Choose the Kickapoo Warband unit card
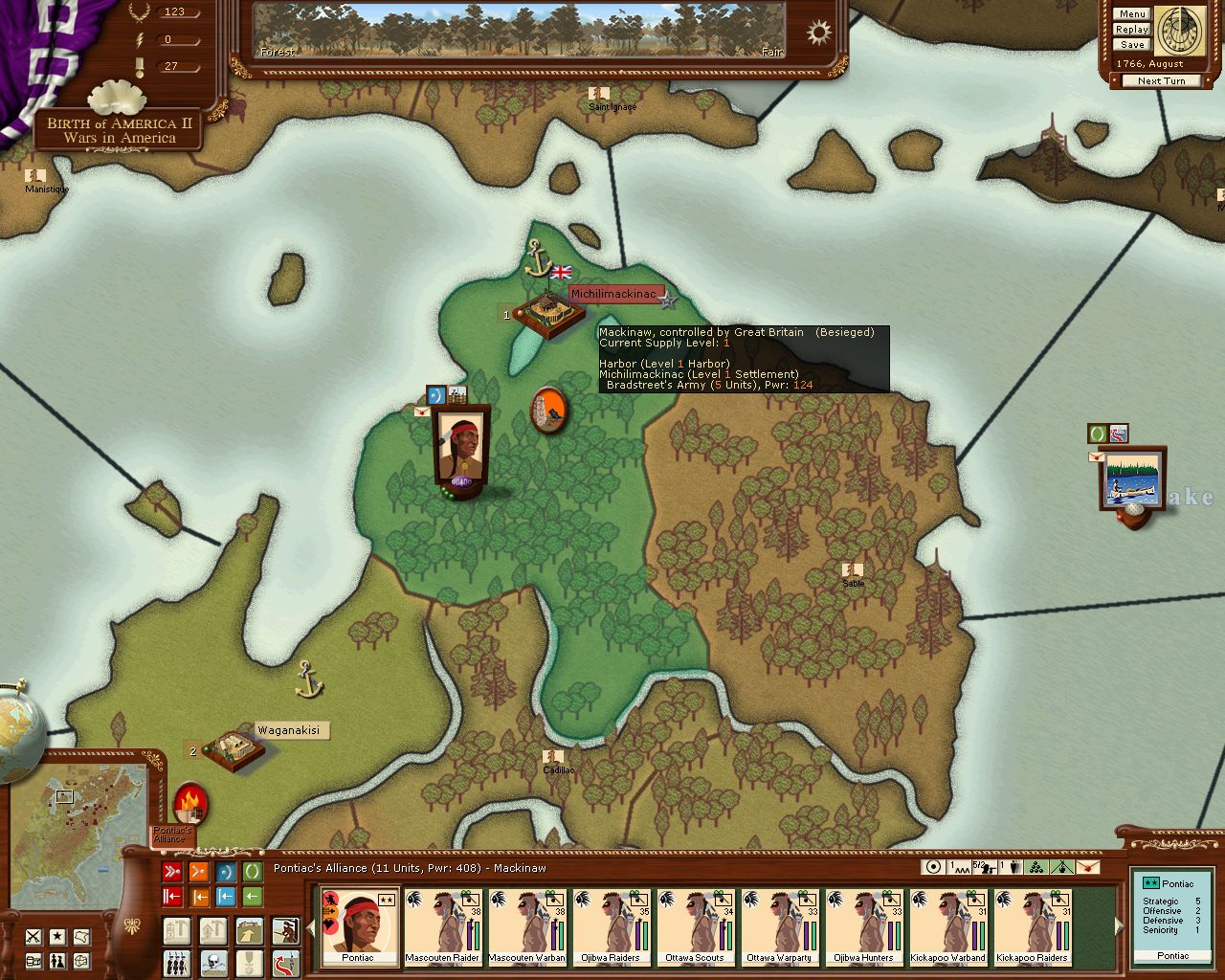Screen dimensions: 1225x980 (948, 926)
